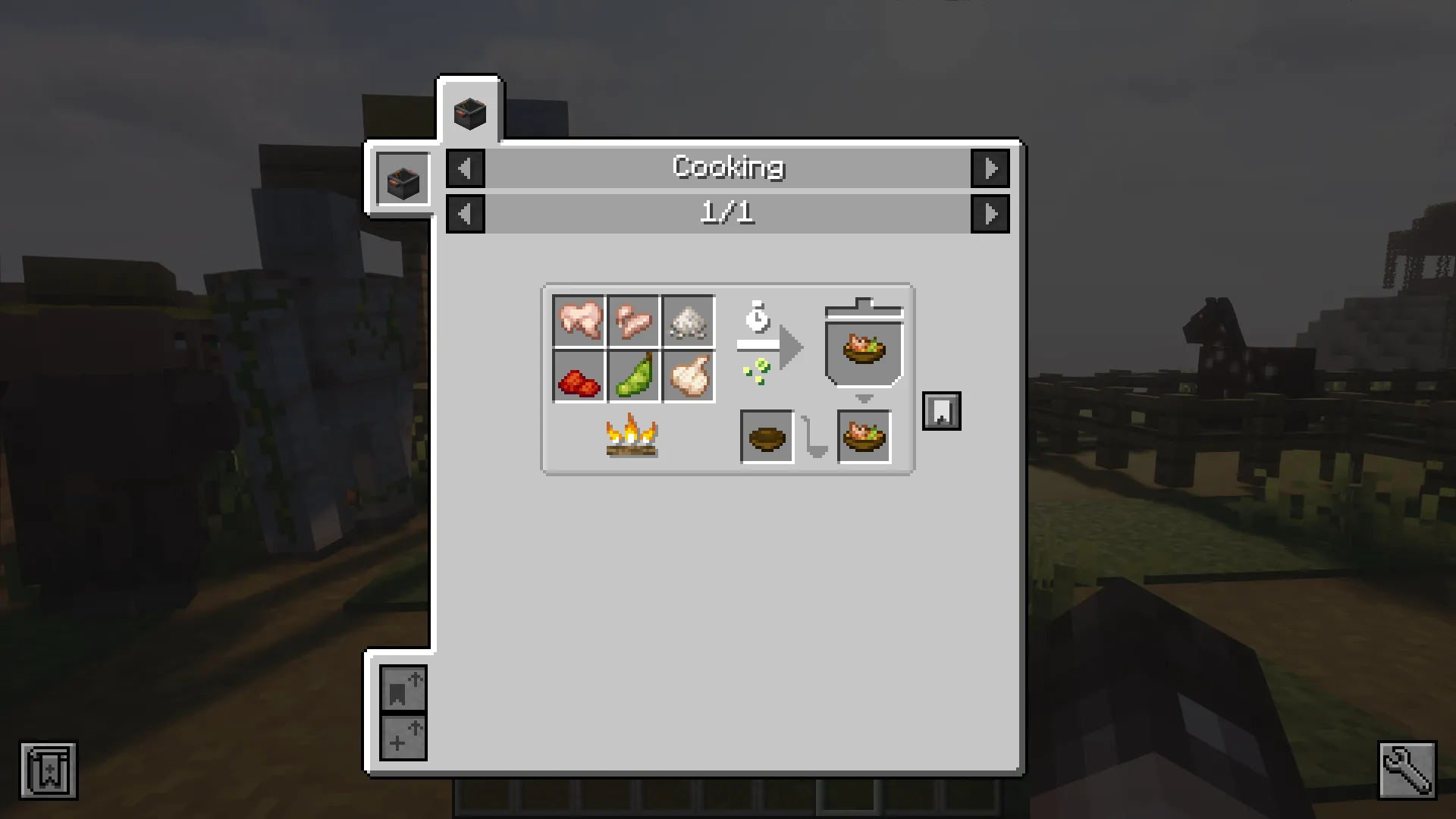Click the next page arrow beside 1/1
Screen dimensions: 1456x819
[x=991, y=213]
